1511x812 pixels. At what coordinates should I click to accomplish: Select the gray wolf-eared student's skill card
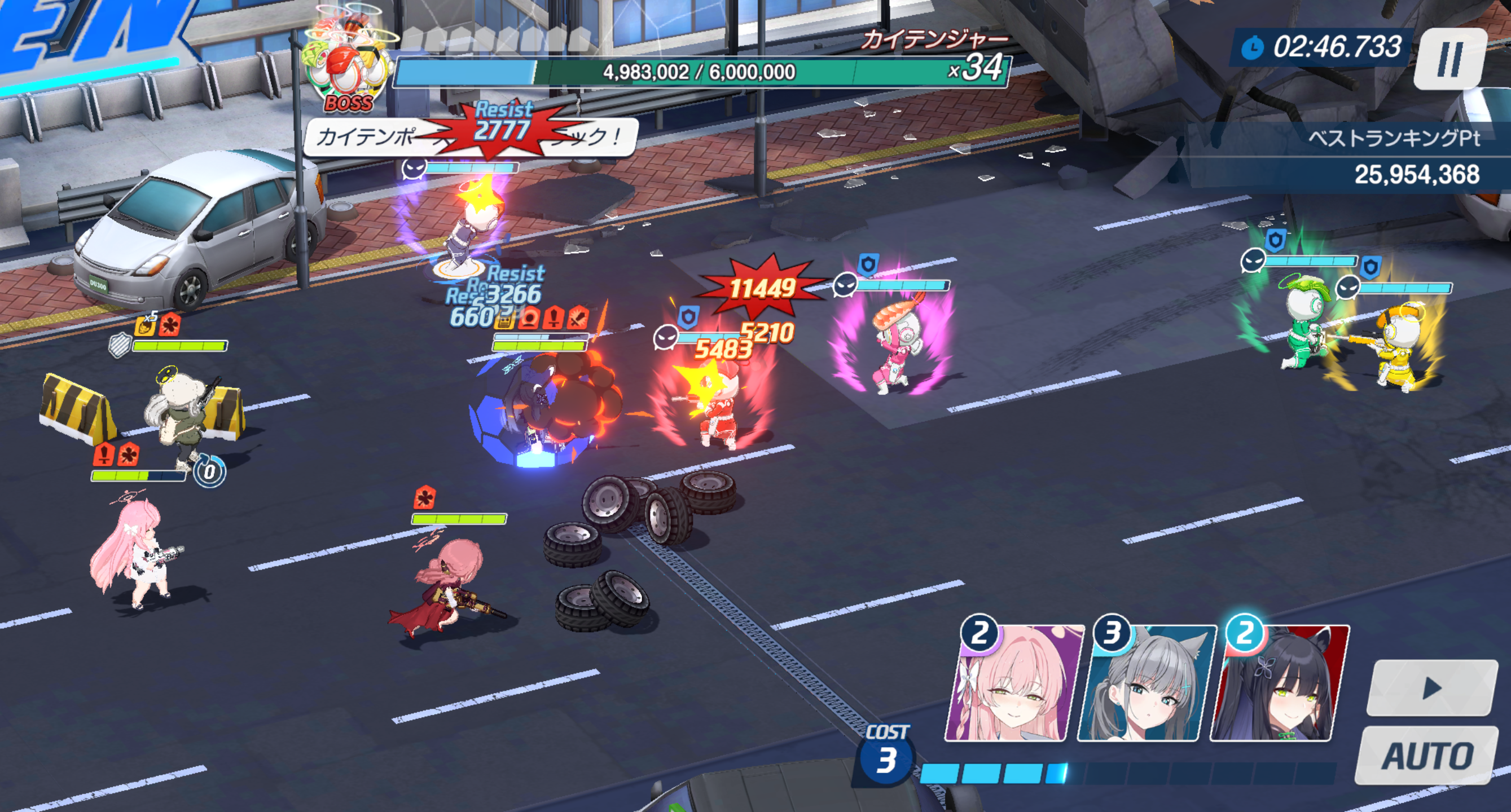pyautogui.click(x=1146, y=683)
